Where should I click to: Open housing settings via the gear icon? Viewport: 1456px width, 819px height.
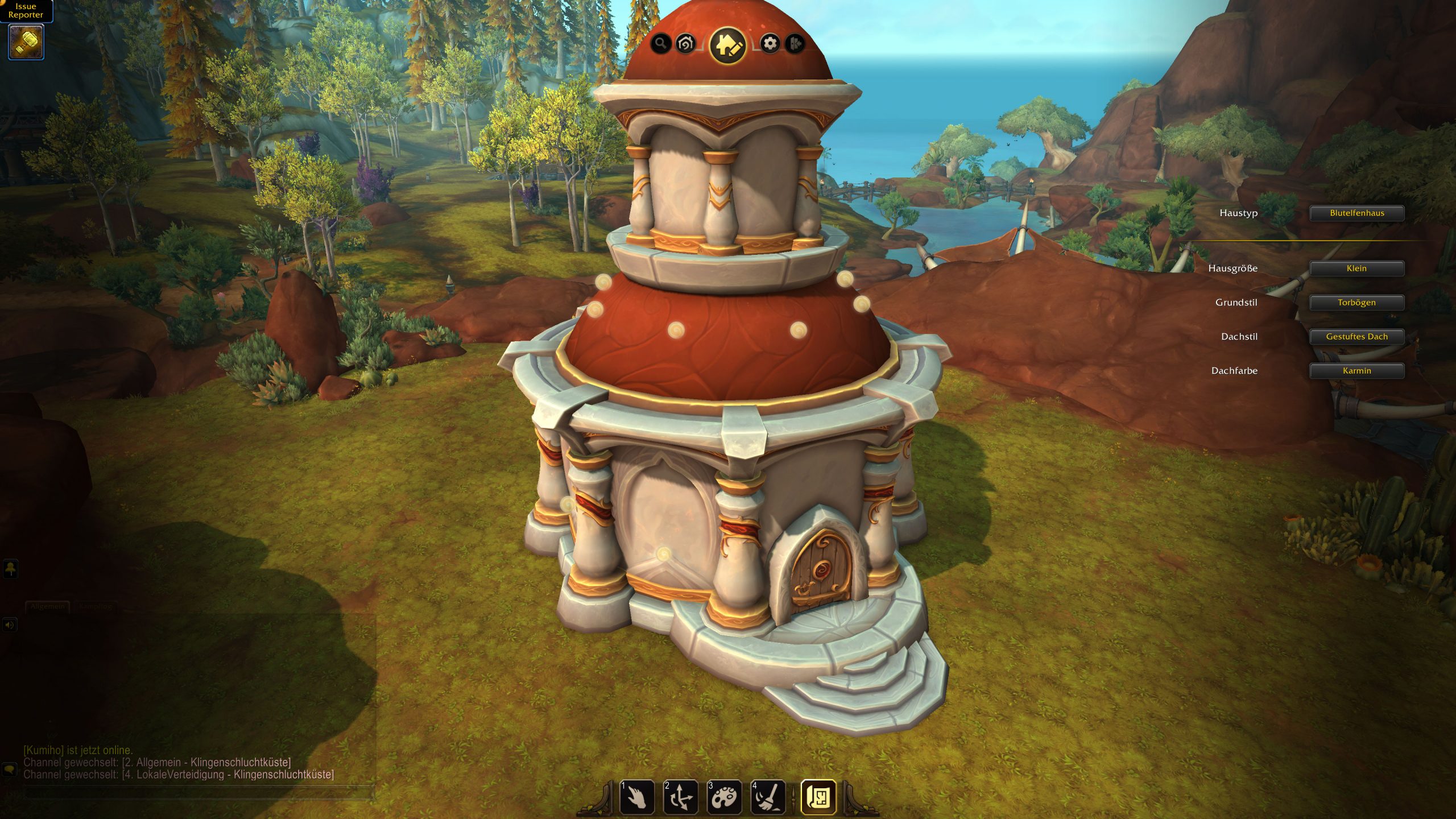[x=770, y=43]
